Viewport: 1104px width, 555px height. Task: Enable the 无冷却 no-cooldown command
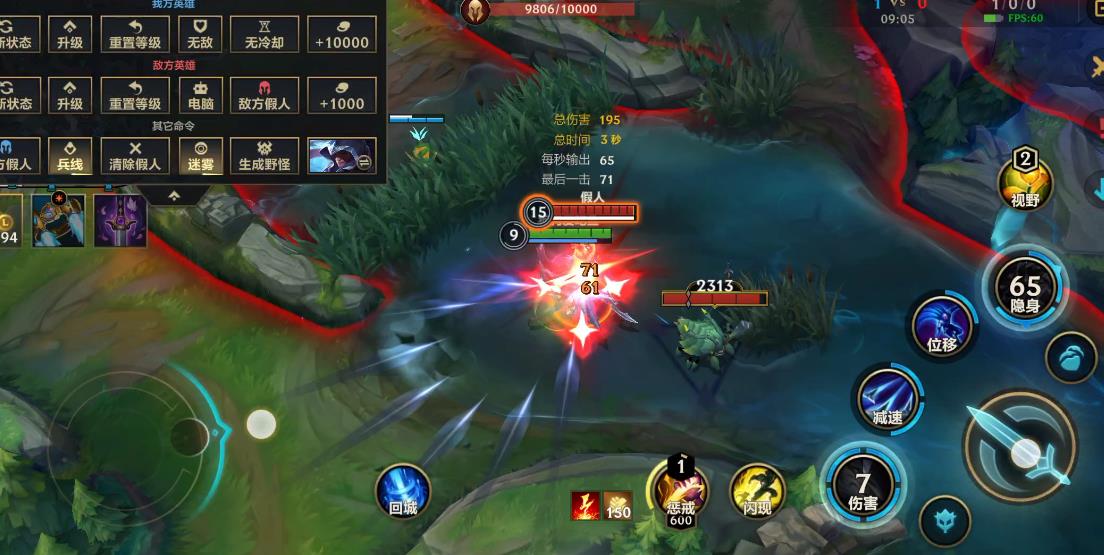pos(264,34)
